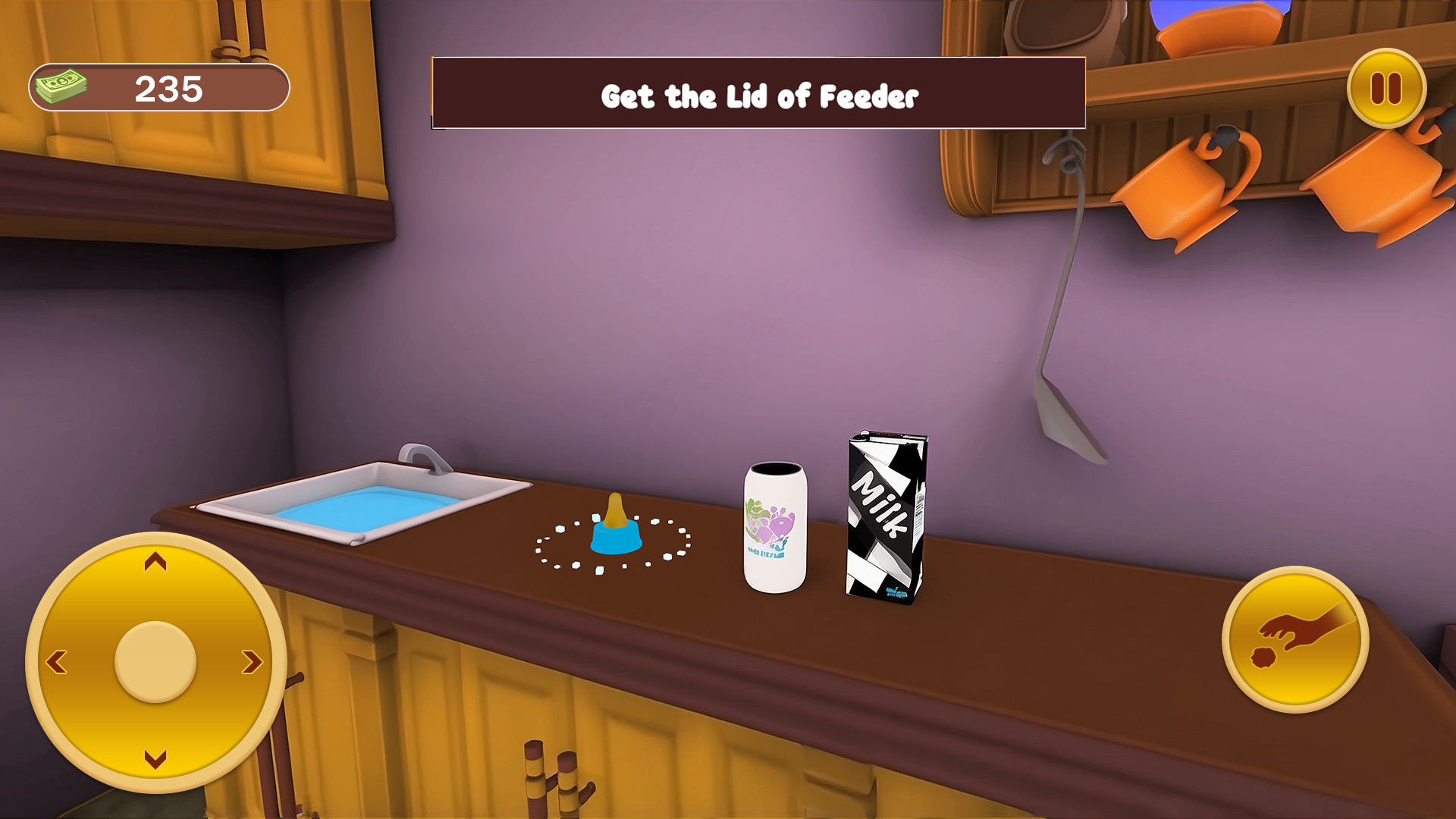Pick the white baby formula can

(x=775, y=523)
